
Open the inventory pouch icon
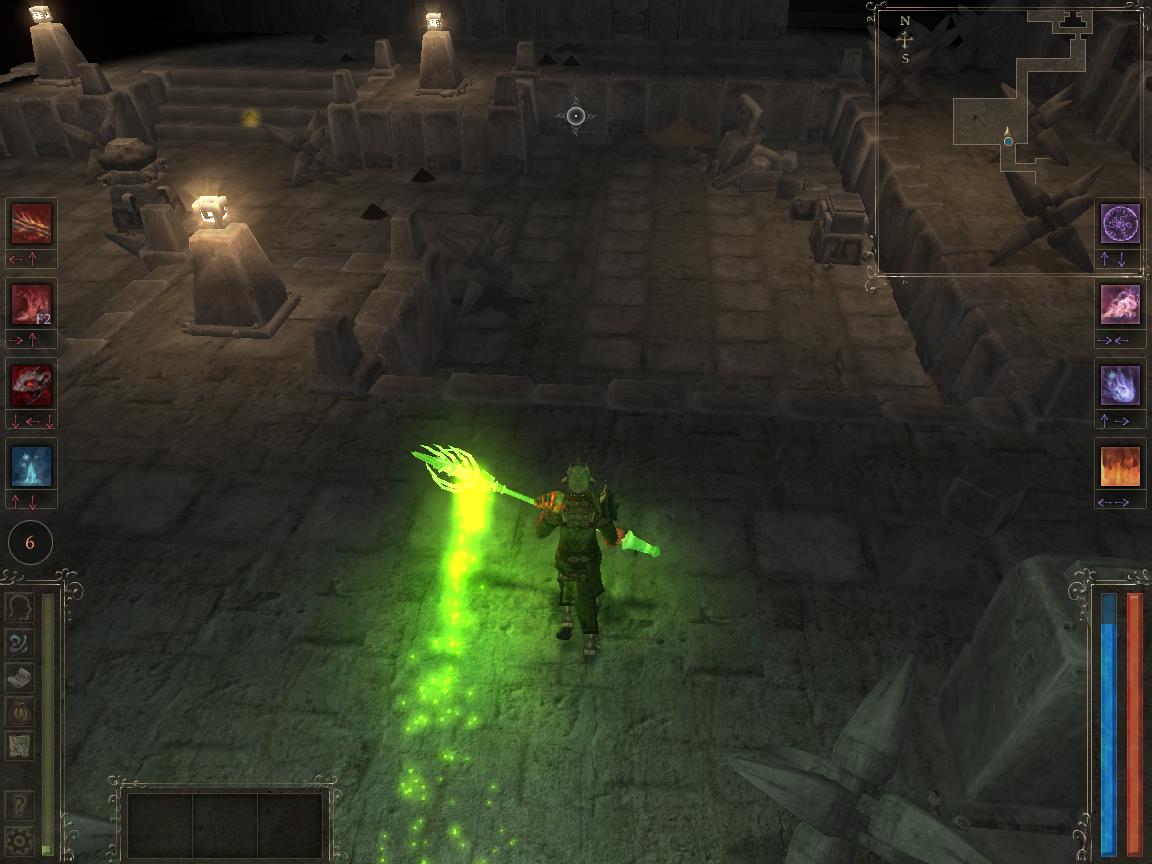pyautogui.click(x=20, y=711)
